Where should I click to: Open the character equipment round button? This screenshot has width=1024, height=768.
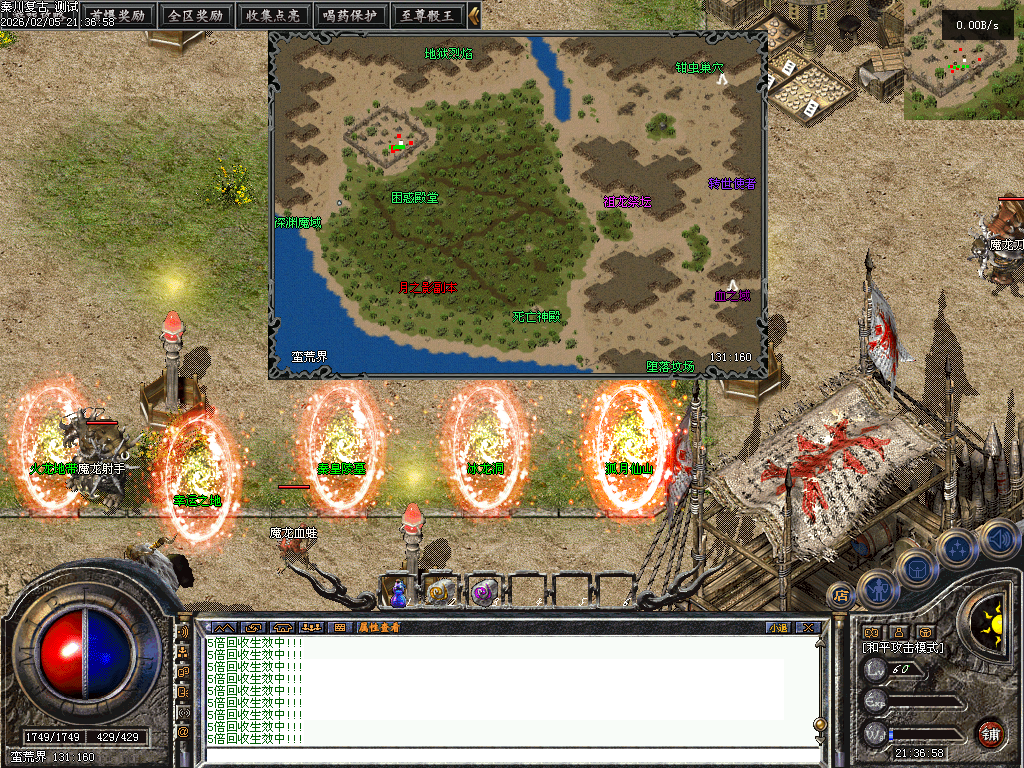[x=876, y=589]
